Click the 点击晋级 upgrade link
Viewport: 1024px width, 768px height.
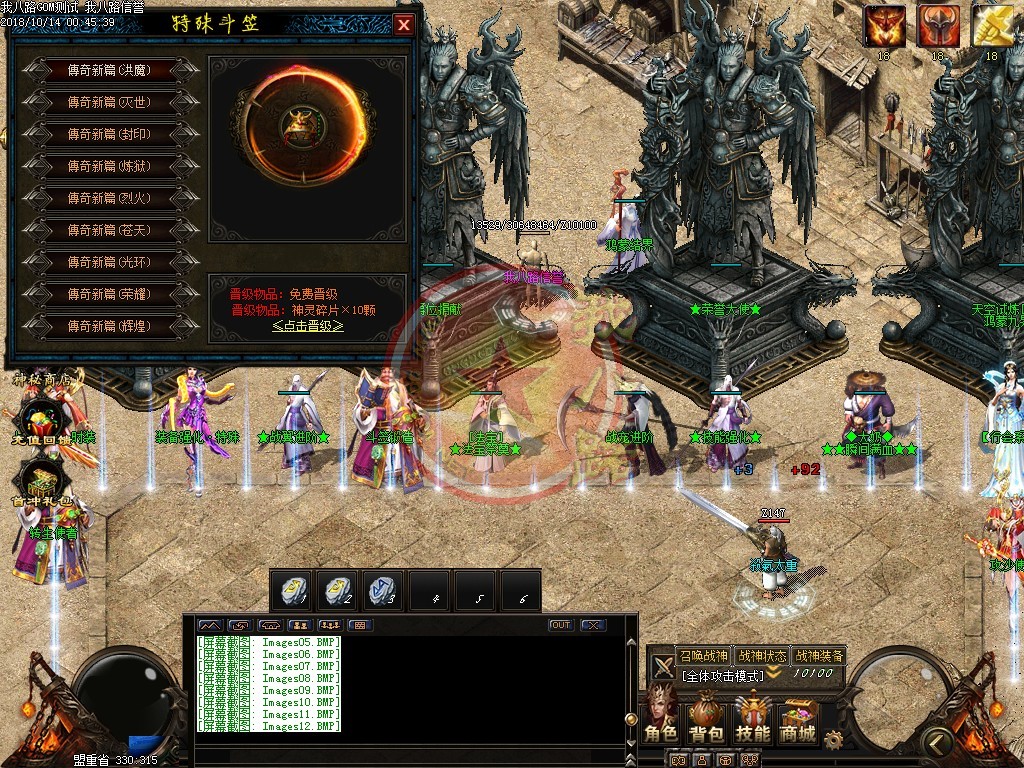tap(307, 326)
